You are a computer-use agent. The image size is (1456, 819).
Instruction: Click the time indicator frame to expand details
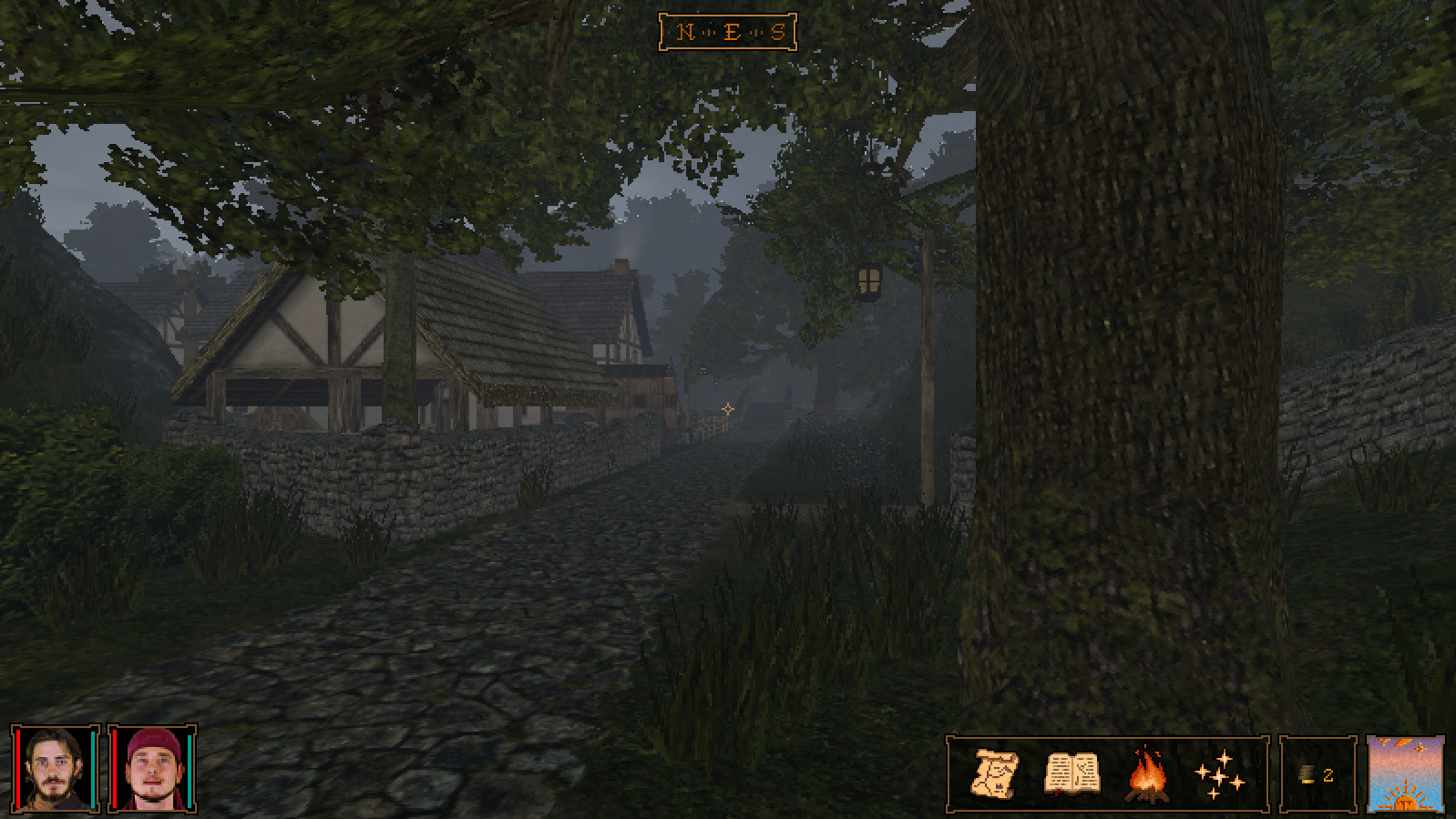tap(1404, 774)
